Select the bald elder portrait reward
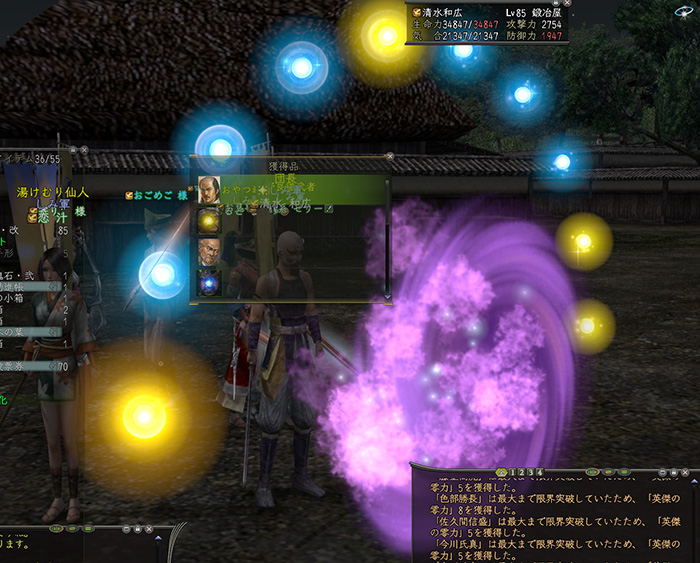Screen dimensions: 700x563 click(209, 251)
